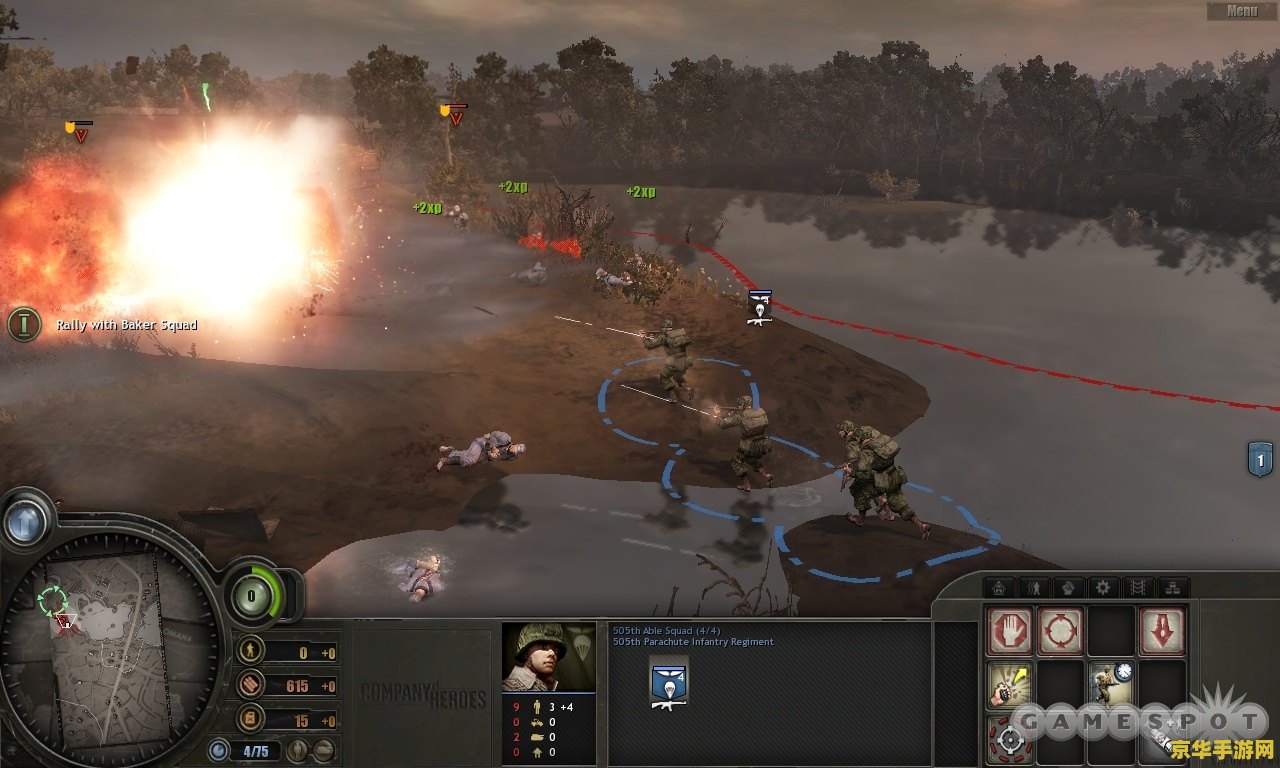This screenshot has height=768, width=1280.
Task: Select the control group 1 shield
Action: [x=1260, y=459]
